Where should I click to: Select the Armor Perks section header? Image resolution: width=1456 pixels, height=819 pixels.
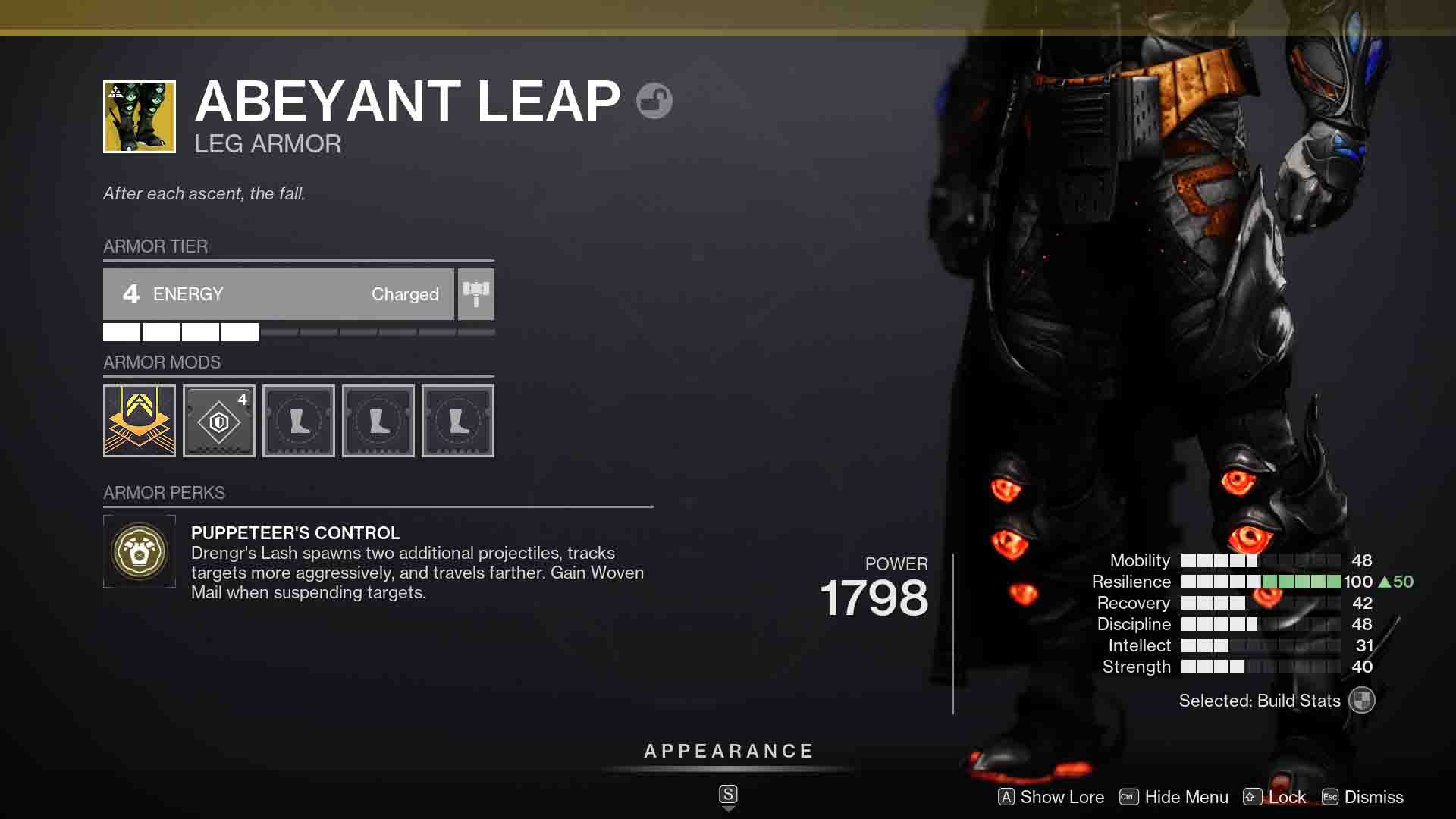164,493
